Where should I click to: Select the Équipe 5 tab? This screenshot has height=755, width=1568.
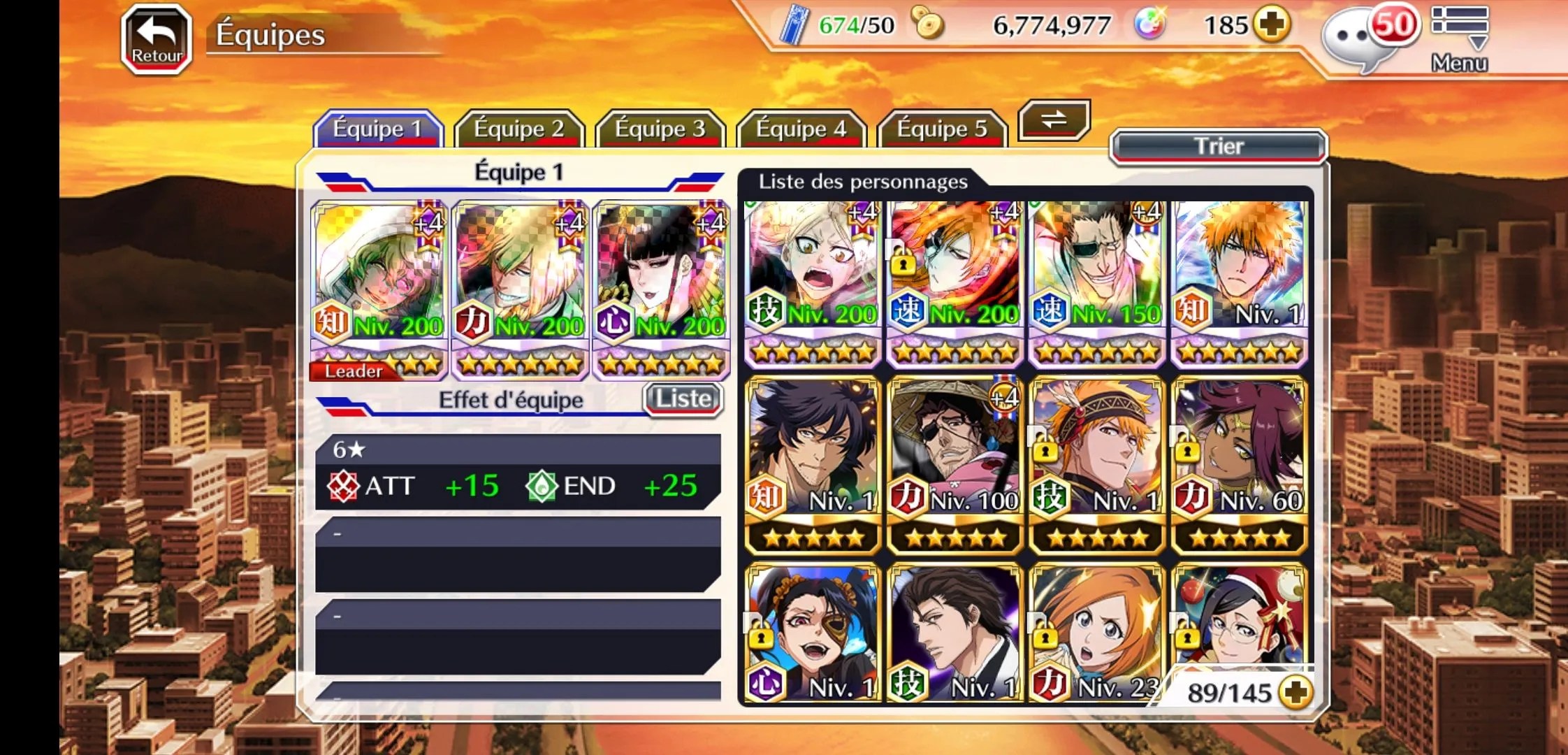(x=942, y=129)
